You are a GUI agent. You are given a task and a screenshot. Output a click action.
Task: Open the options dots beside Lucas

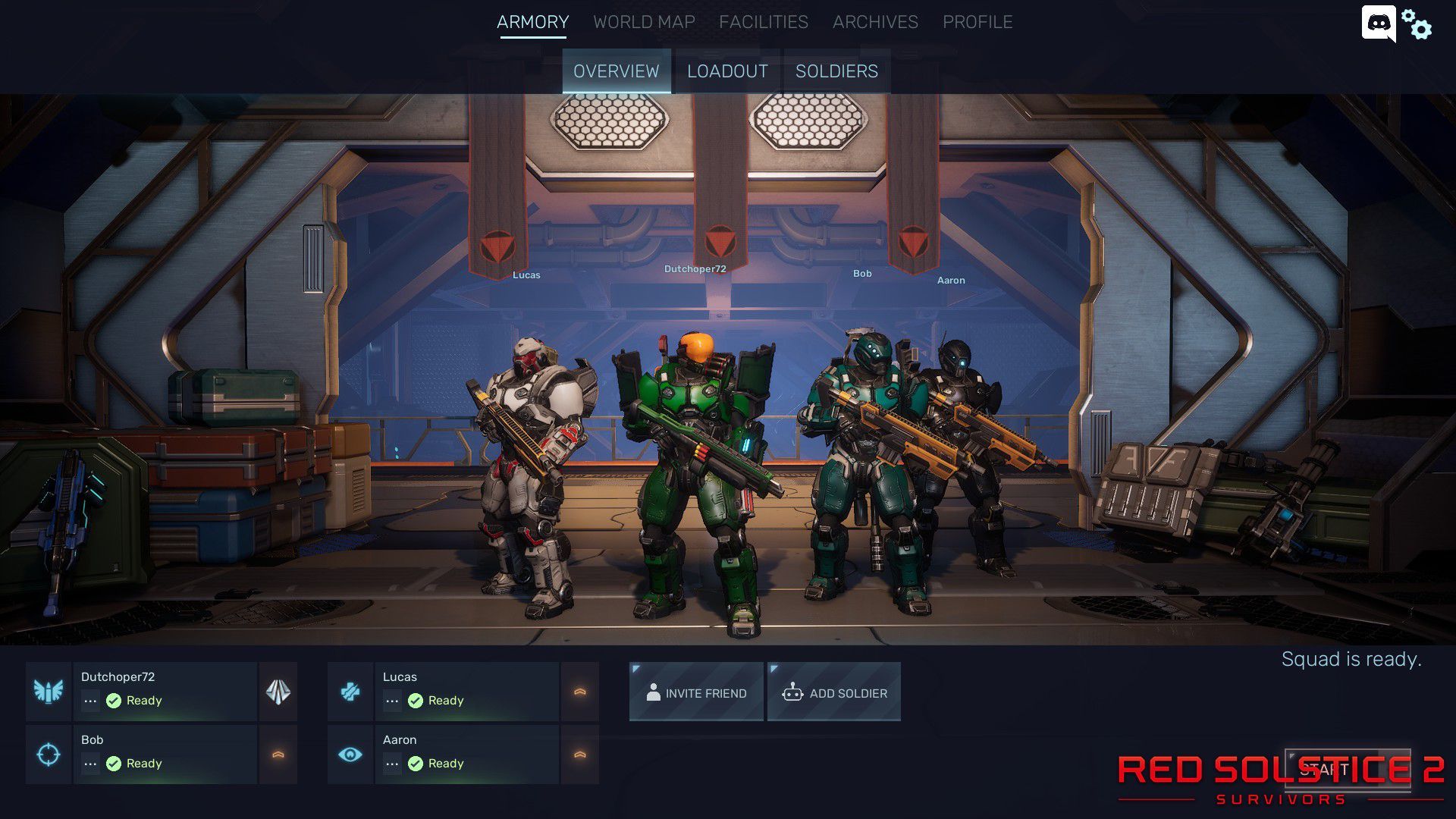click(x=392, y=701)
